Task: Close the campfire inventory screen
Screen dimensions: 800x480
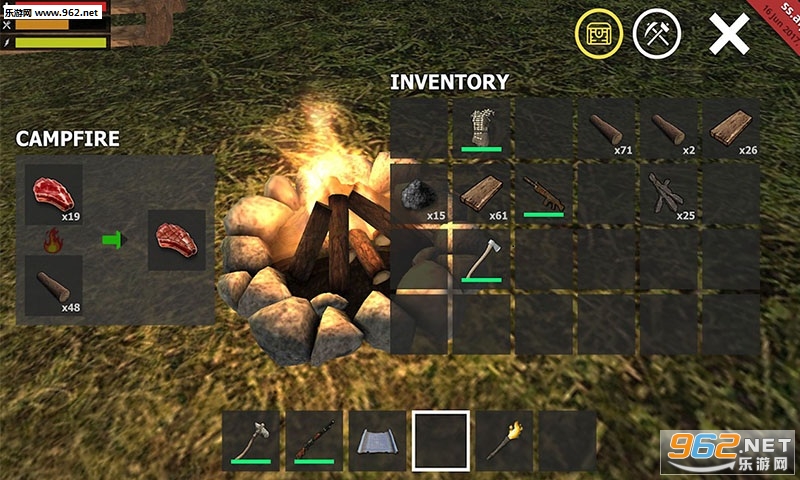Action: point(729,35)
